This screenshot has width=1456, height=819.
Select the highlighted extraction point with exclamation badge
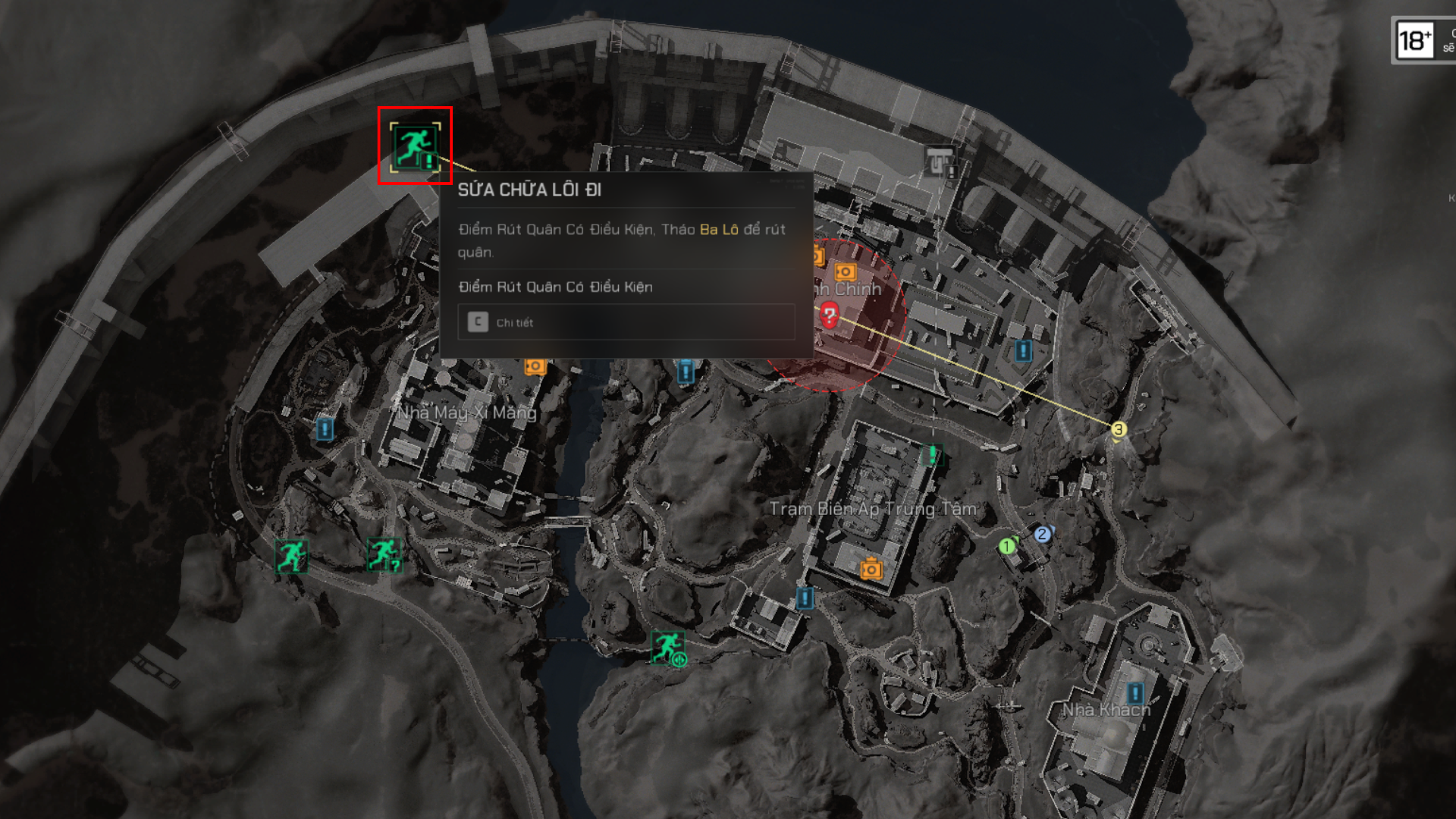click(415, 146)
